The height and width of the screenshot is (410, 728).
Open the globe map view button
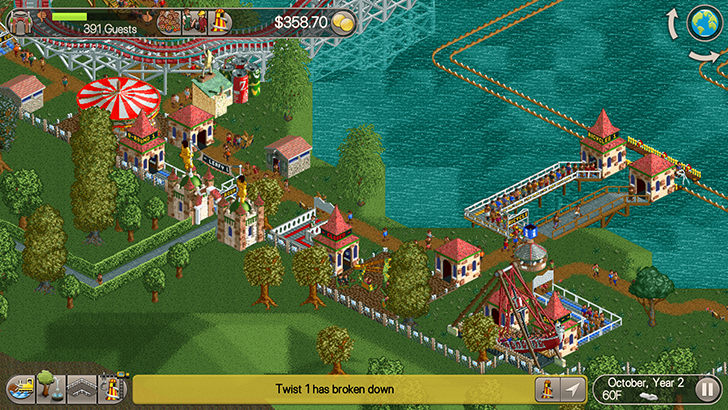pyautogui.click(x=702, y=23)
